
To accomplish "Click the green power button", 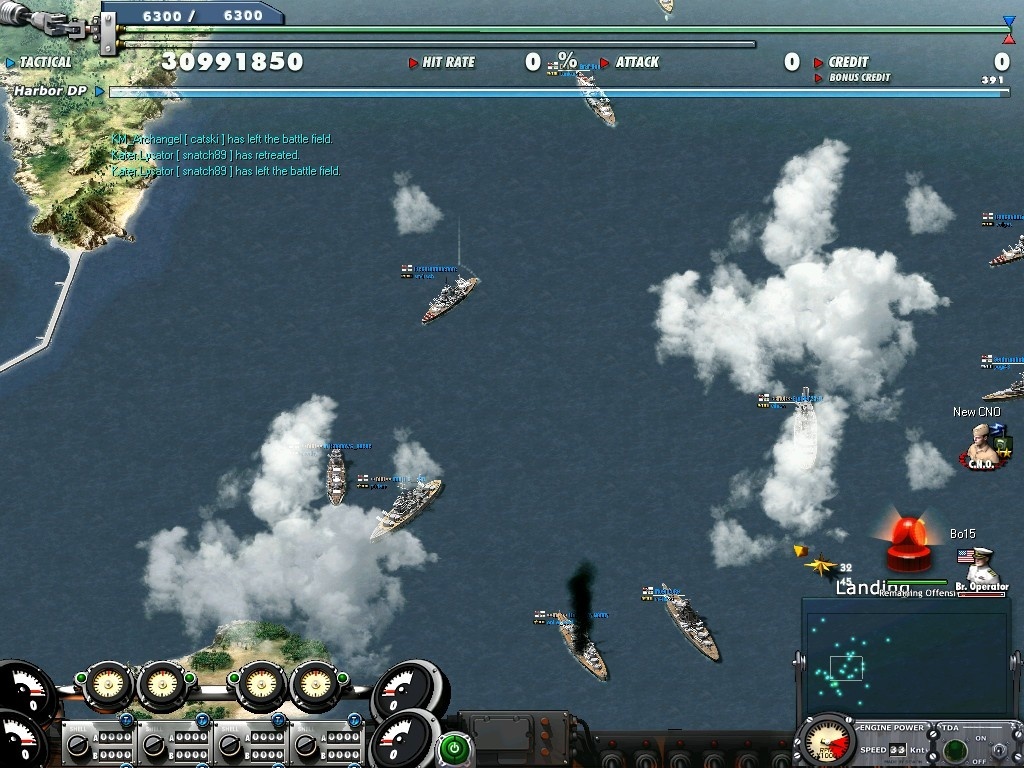I will pos(455,748).
